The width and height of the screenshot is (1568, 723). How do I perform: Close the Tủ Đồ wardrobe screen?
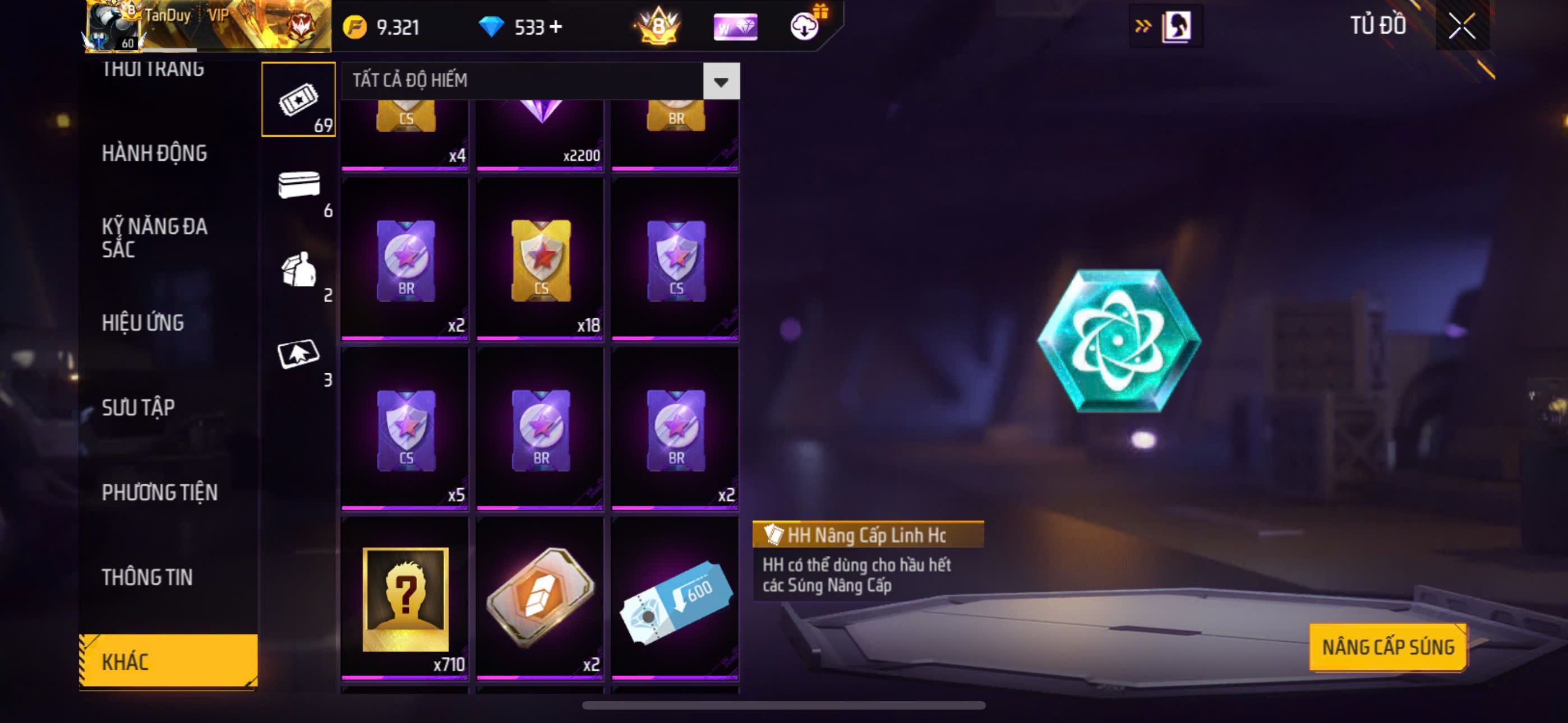1461,26
